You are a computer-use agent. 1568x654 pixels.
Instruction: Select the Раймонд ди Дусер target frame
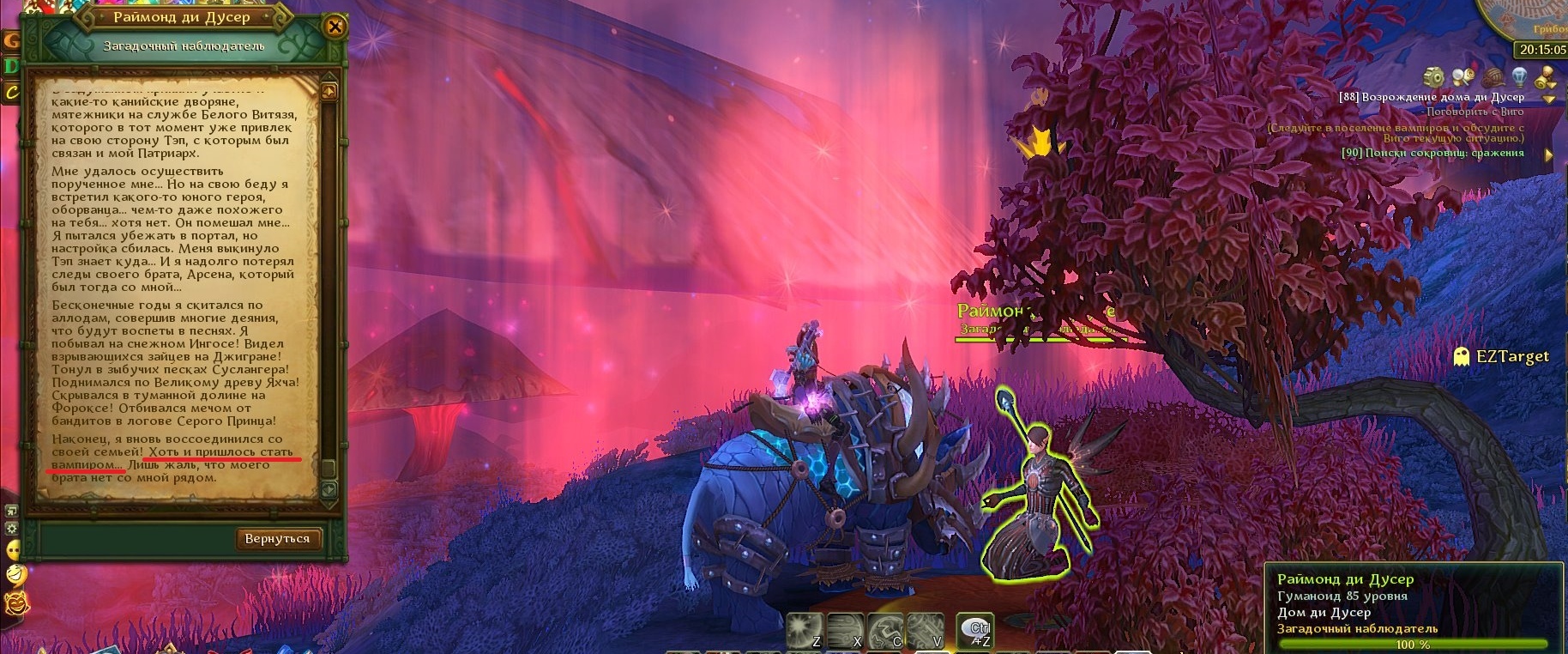(1411, 603)
